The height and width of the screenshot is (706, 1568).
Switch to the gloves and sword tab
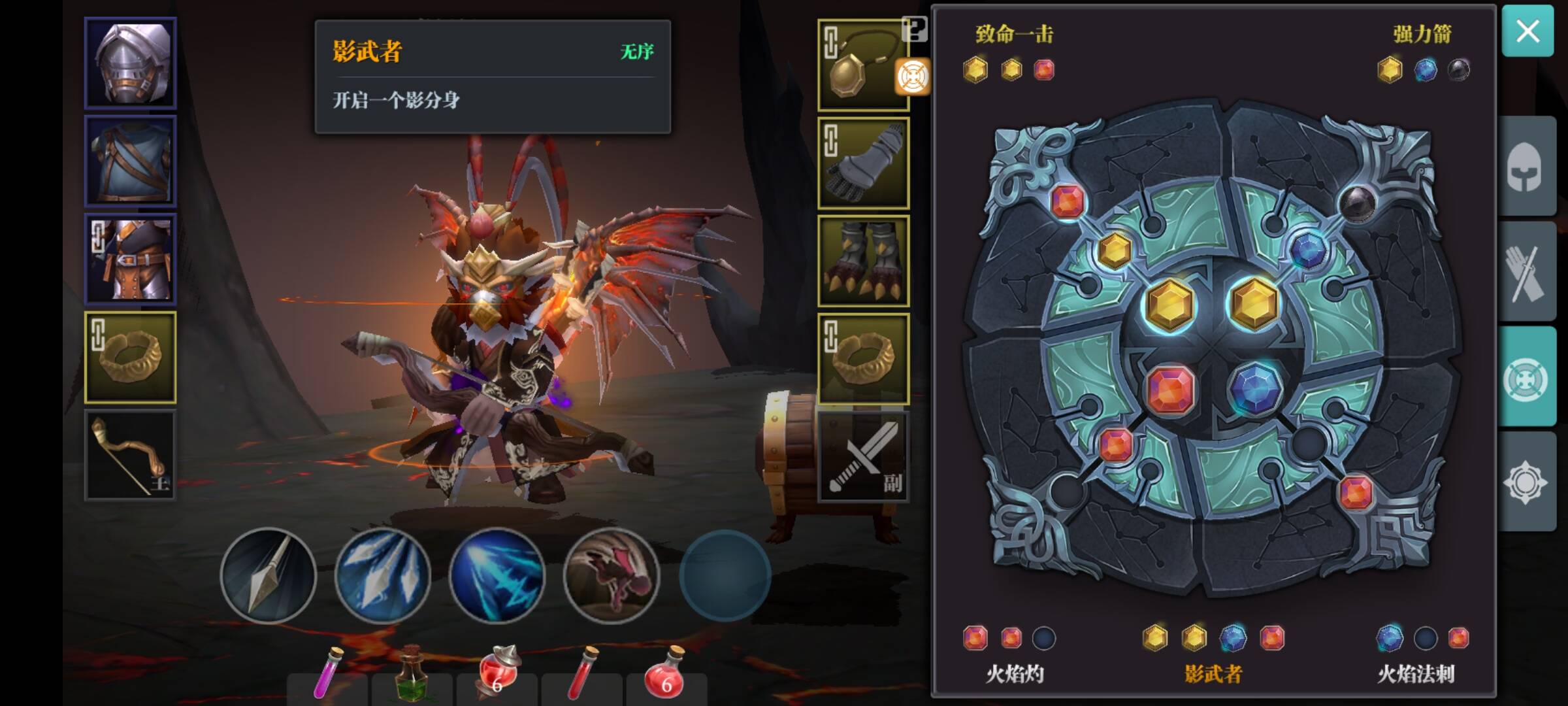(x=1526, y=271)
